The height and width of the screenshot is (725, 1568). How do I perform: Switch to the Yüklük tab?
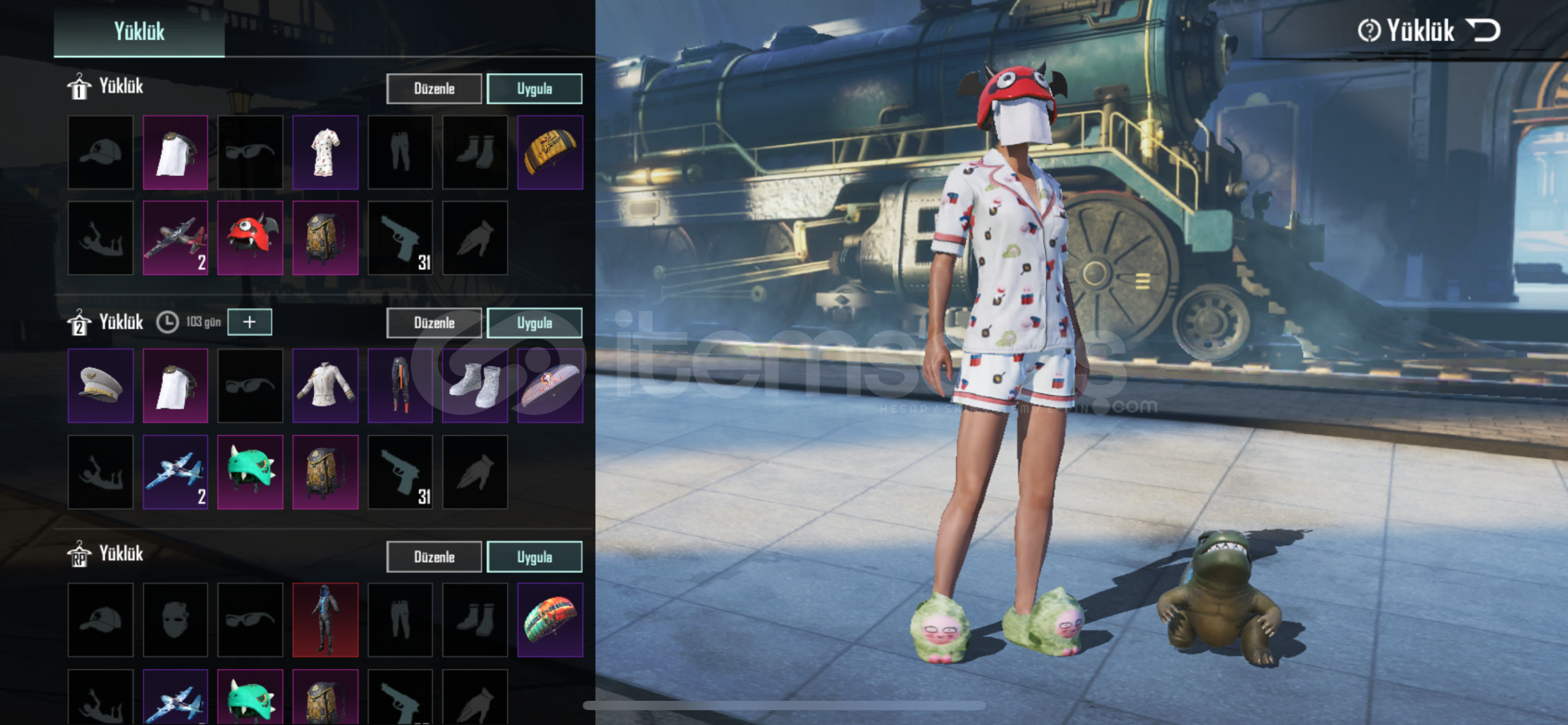coord(139,31)
